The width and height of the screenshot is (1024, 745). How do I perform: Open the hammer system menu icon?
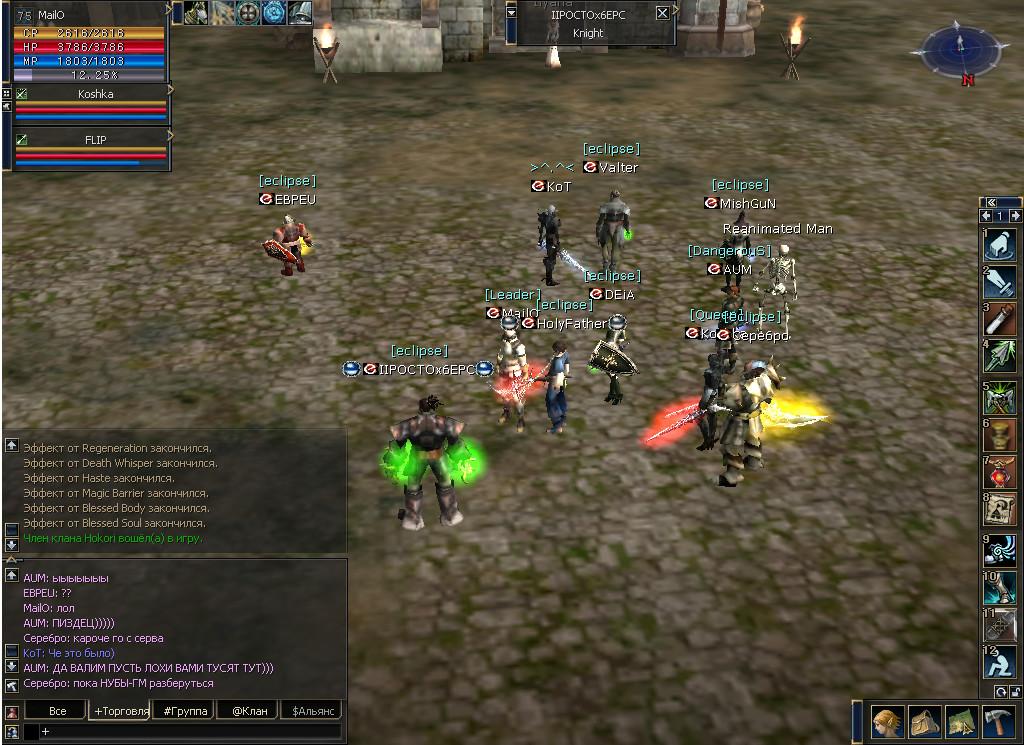(999, 721)
